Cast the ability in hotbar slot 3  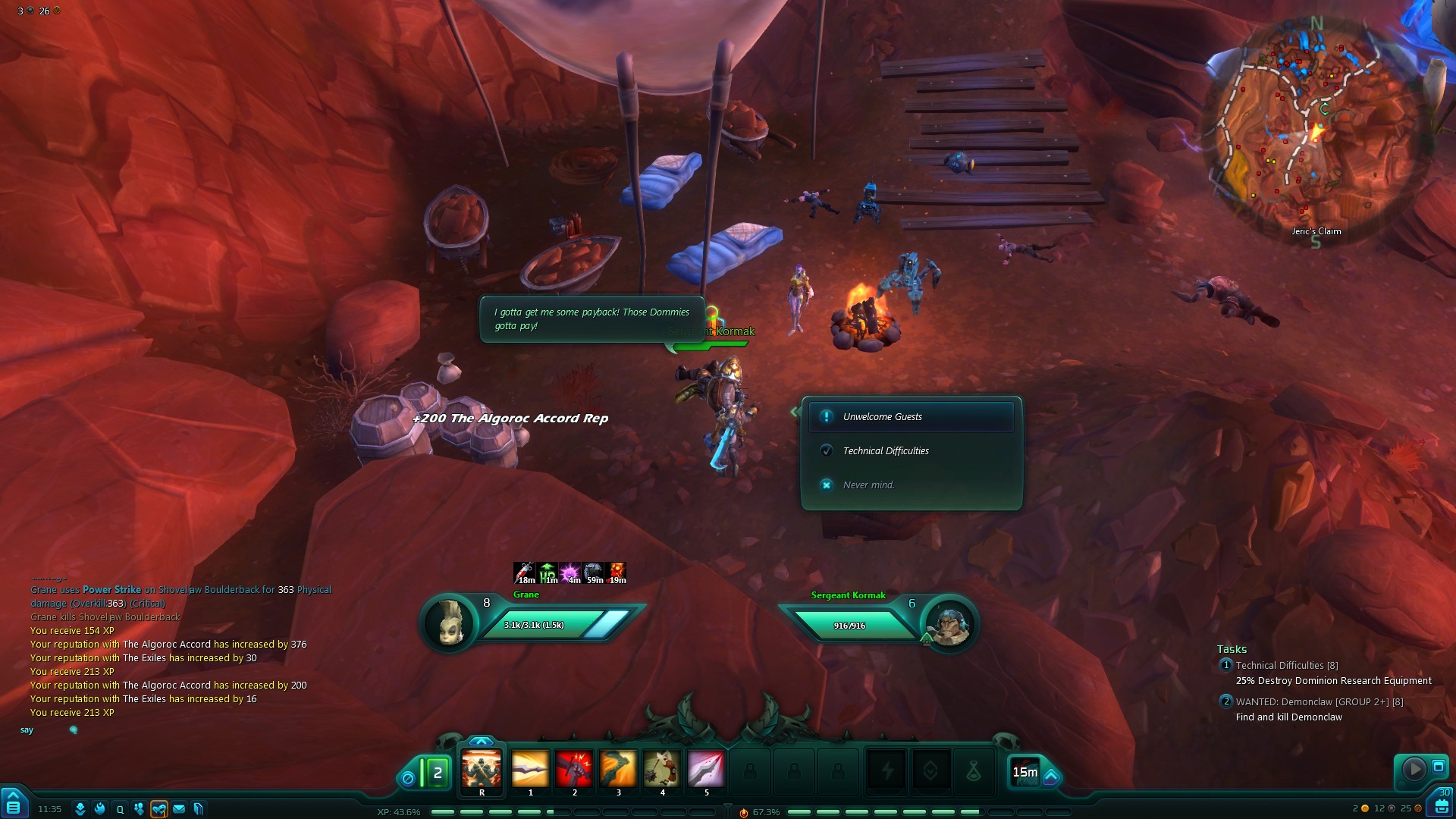click(x=618, y=770)
